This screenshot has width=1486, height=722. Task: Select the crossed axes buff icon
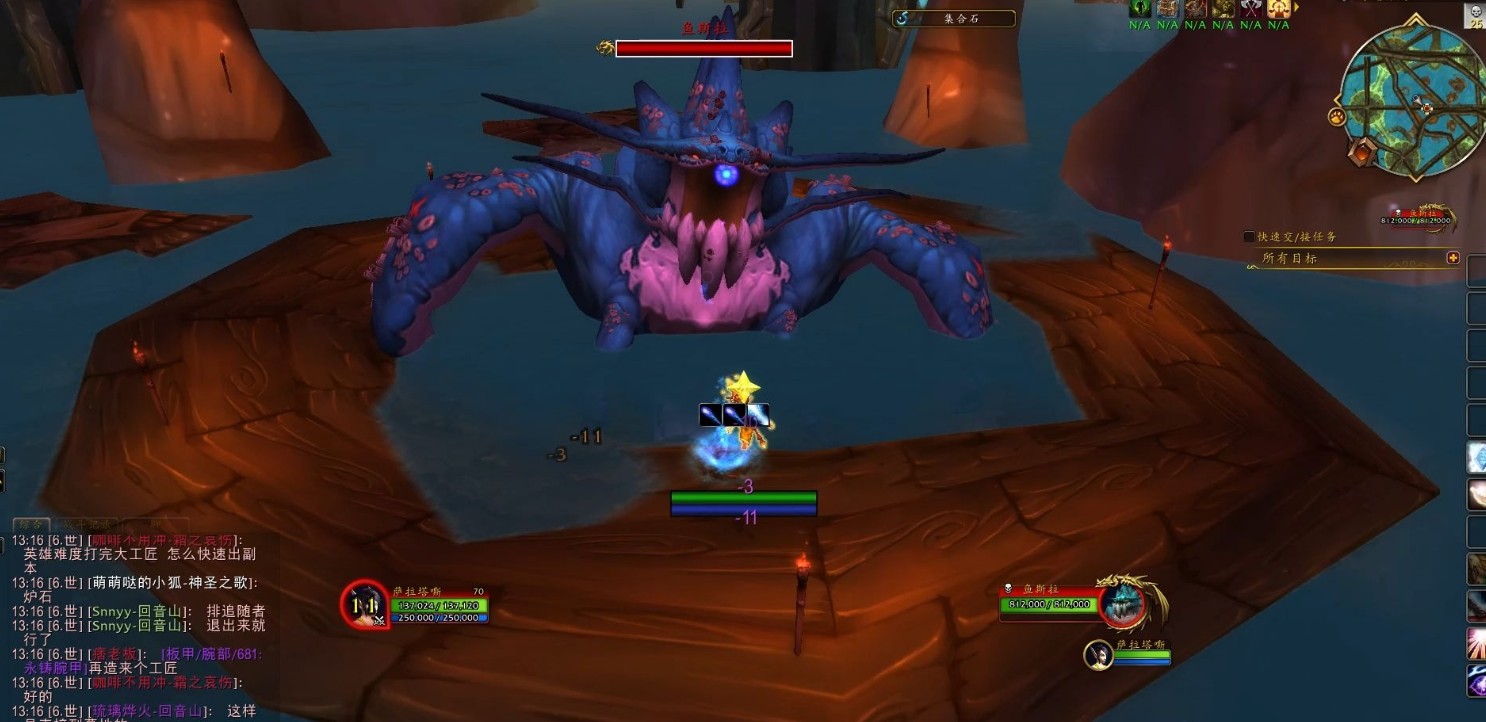(1251, 9)
